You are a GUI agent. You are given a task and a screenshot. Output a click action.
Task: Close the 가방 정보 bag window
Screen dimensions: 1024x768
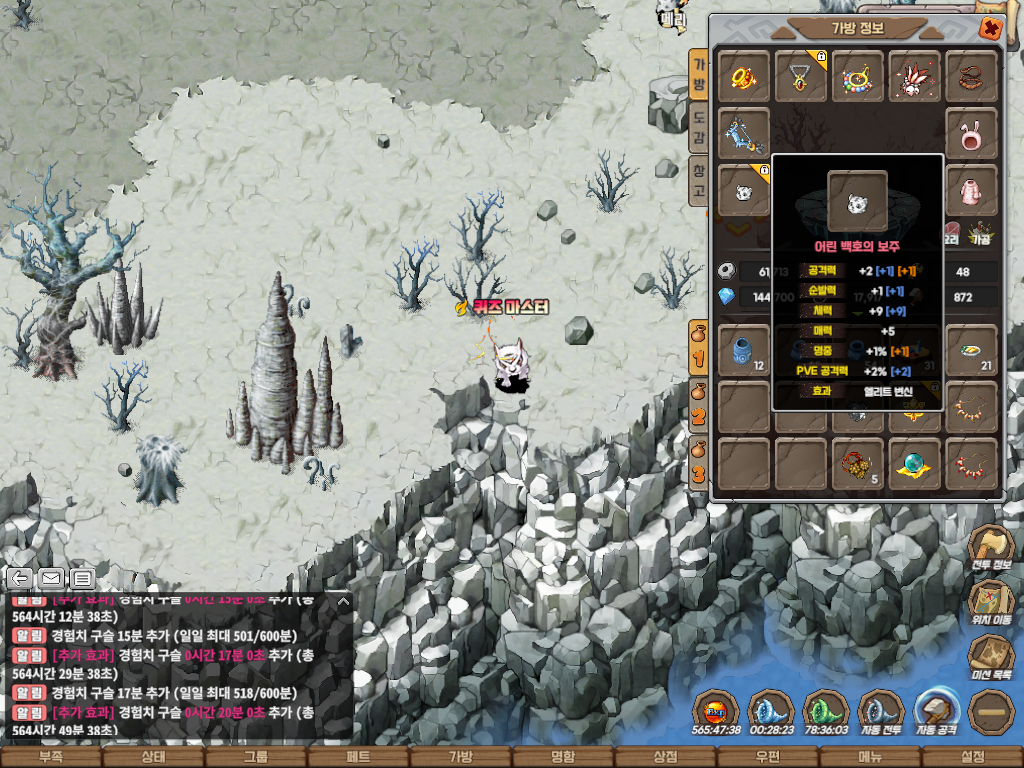click(990, 28)
